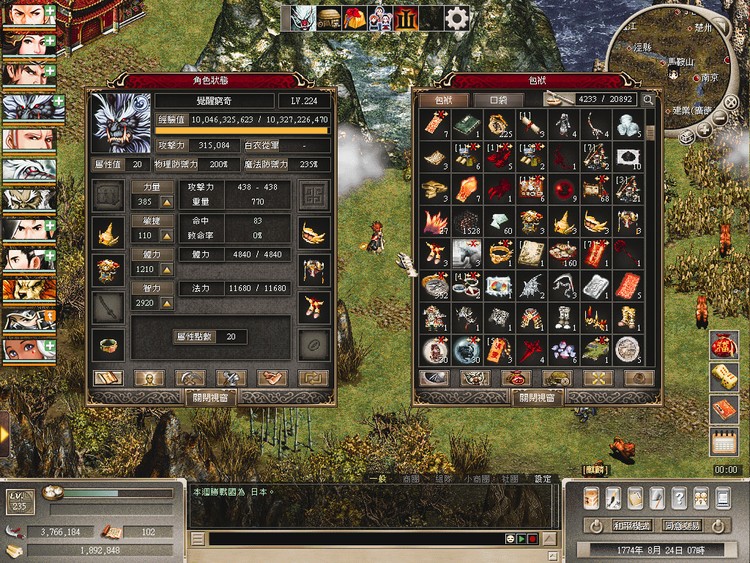Close the character status window

pos(209,396)
